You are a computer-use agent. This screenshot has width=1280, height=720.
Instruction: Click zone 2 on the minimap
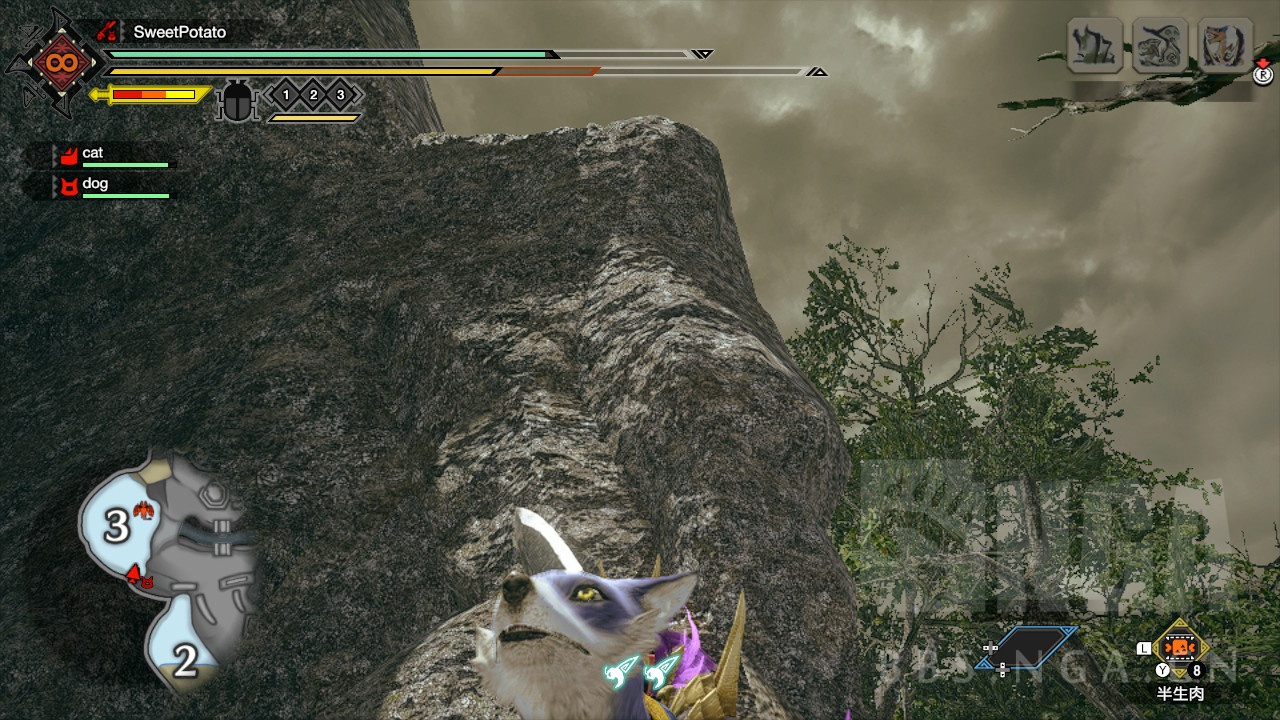point(185,660)
